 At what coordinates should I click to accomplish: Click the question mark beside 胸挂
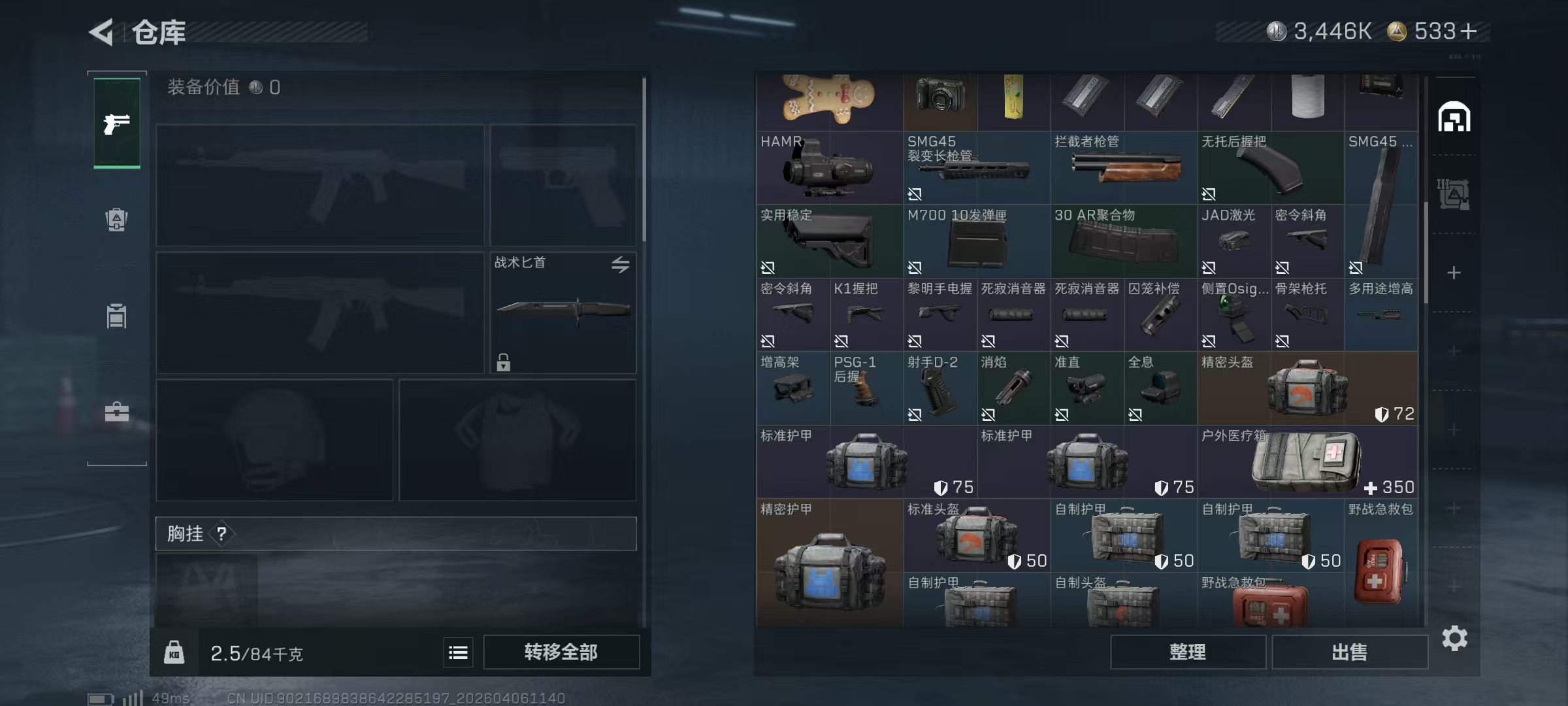tap(223, 533)
